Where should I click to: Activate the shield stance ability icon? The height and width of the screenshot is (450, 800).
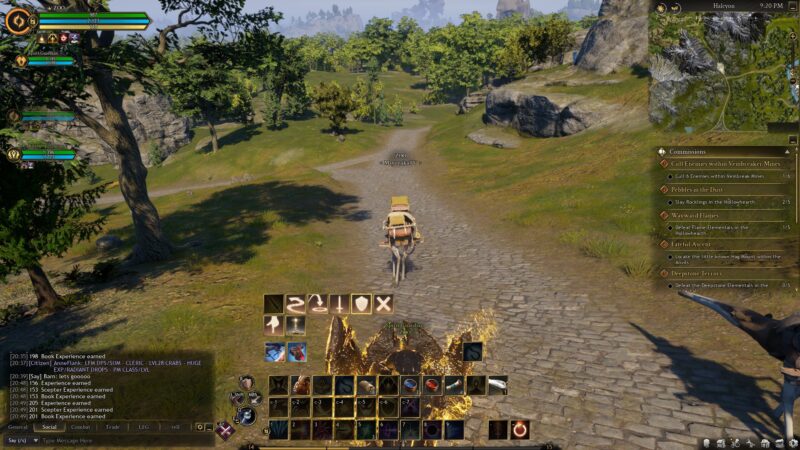[362, 303]
